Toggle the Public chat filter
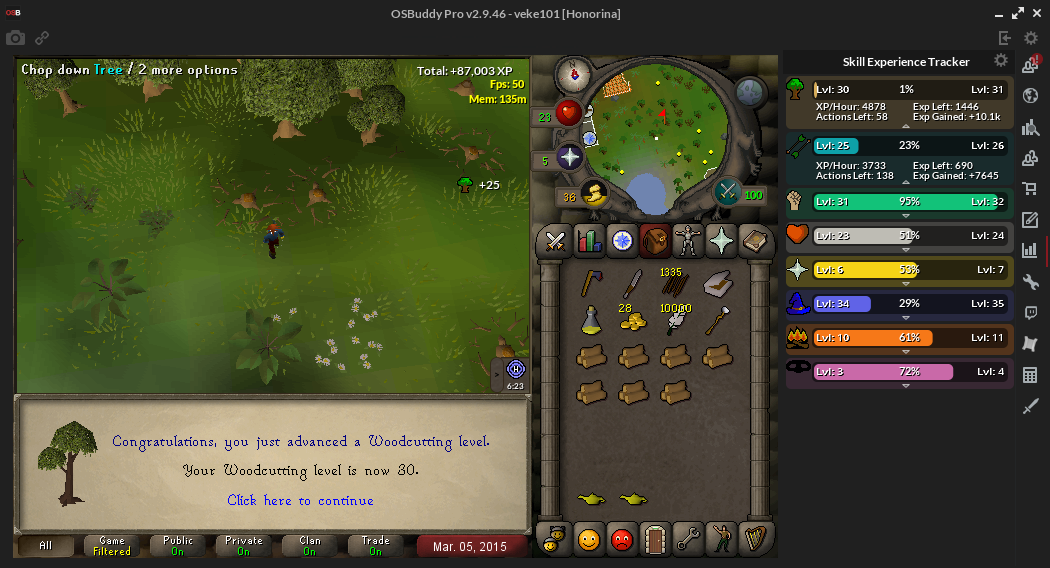Viewport: 1050px width, 568px height. click(178, 546)
